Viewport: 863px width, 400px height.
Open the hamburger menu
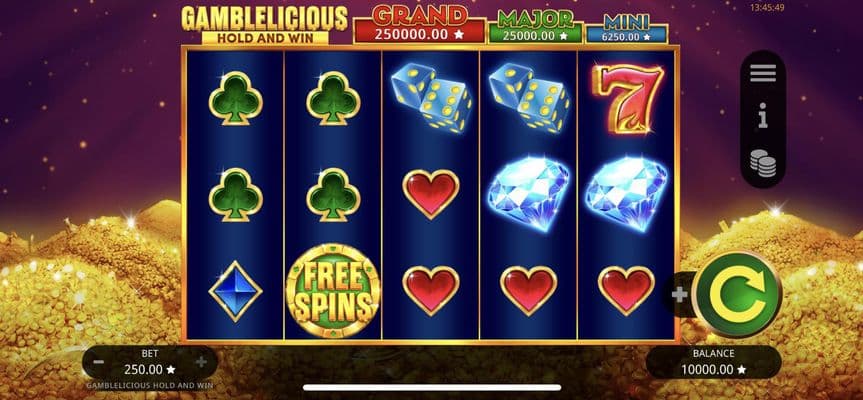(x=763, y=73)
